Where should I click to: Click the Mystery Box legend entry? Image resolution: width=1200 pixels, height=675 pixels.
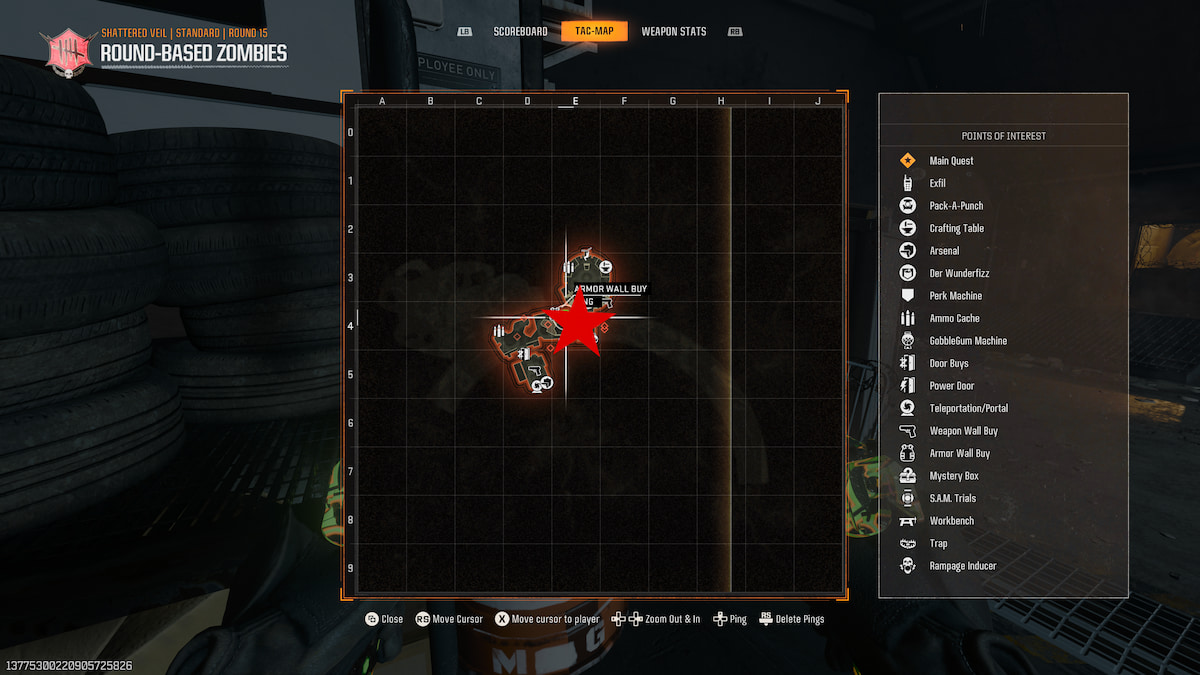click(x=953, y=476)
